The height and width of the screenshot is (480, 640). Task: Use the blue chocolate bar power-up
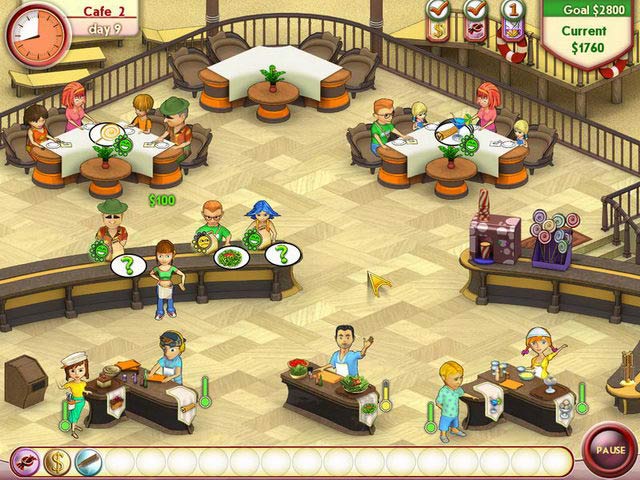tap(86, 461)
